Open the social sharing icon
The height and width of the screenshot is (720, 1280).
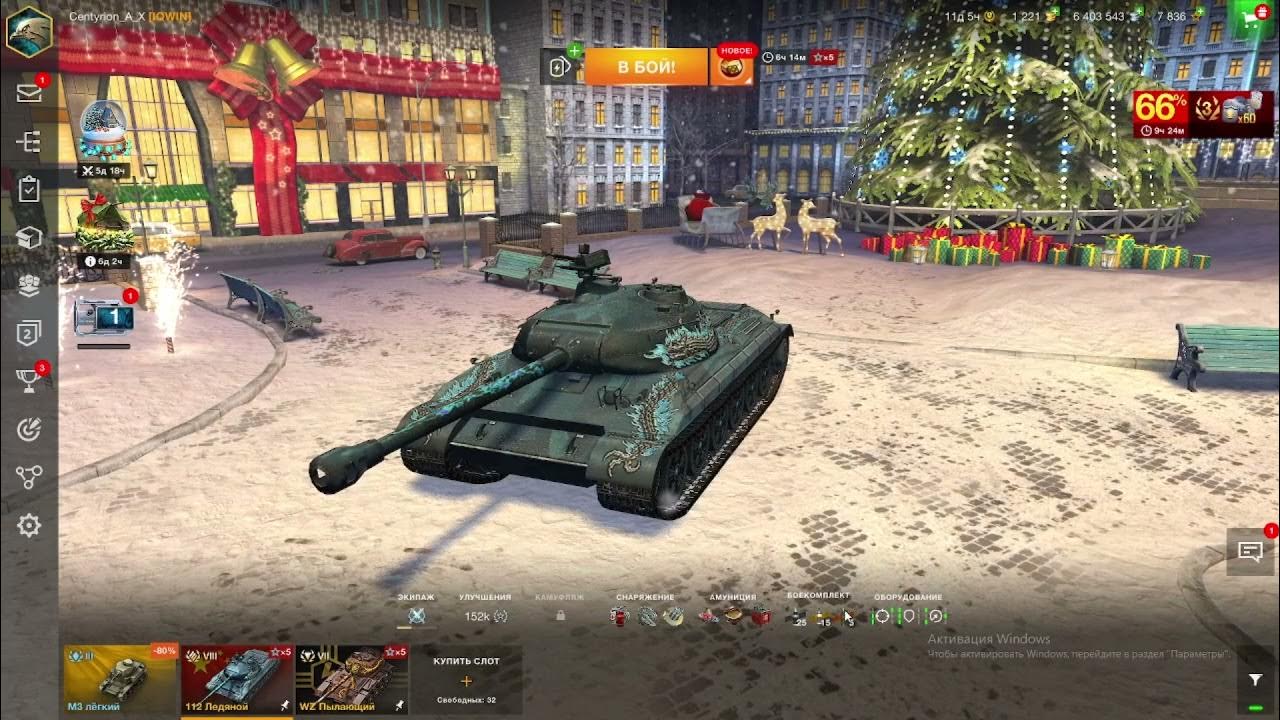click(29, 476)
